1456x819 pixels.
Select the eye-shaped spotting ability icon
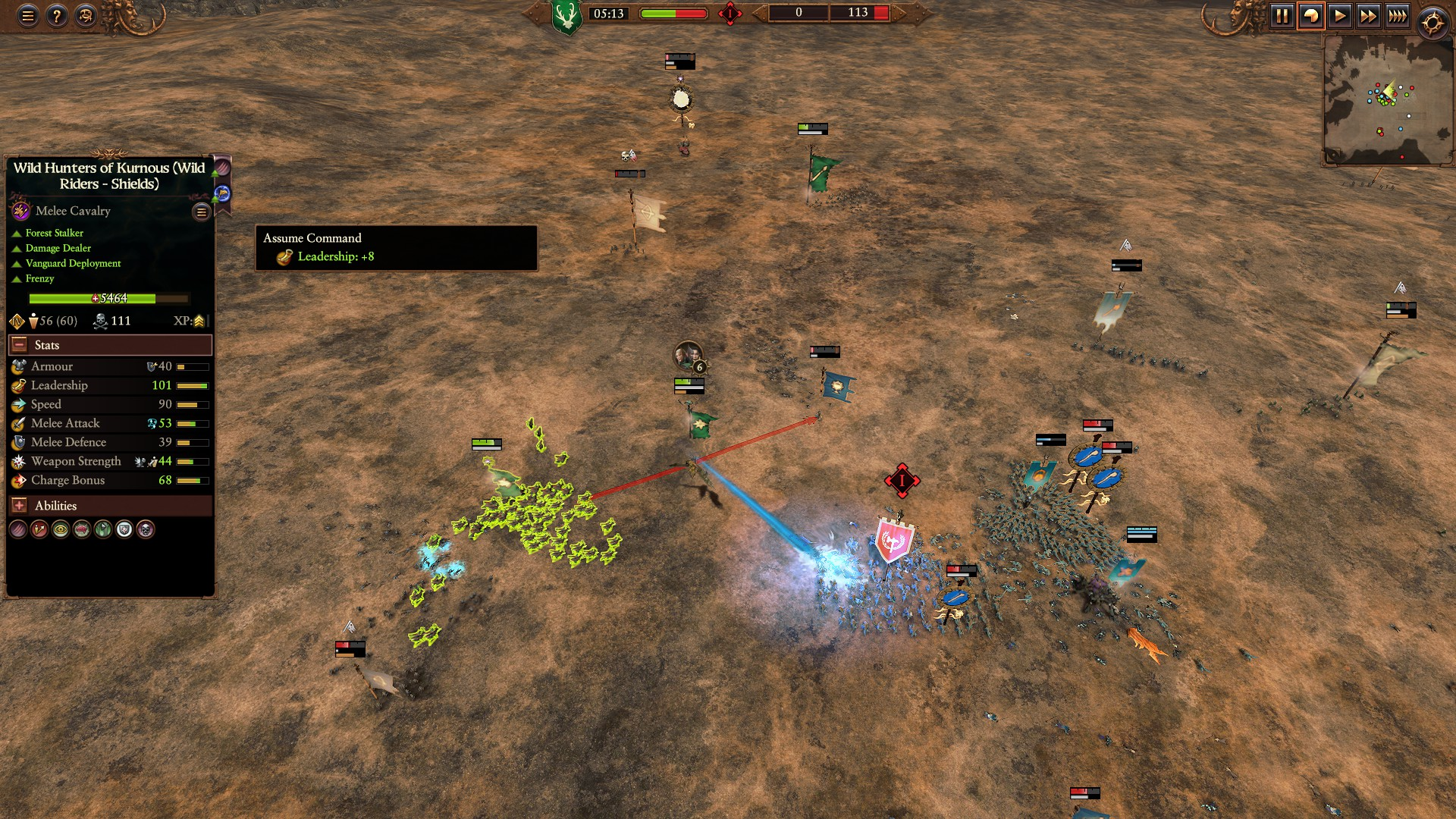(60, 530)
